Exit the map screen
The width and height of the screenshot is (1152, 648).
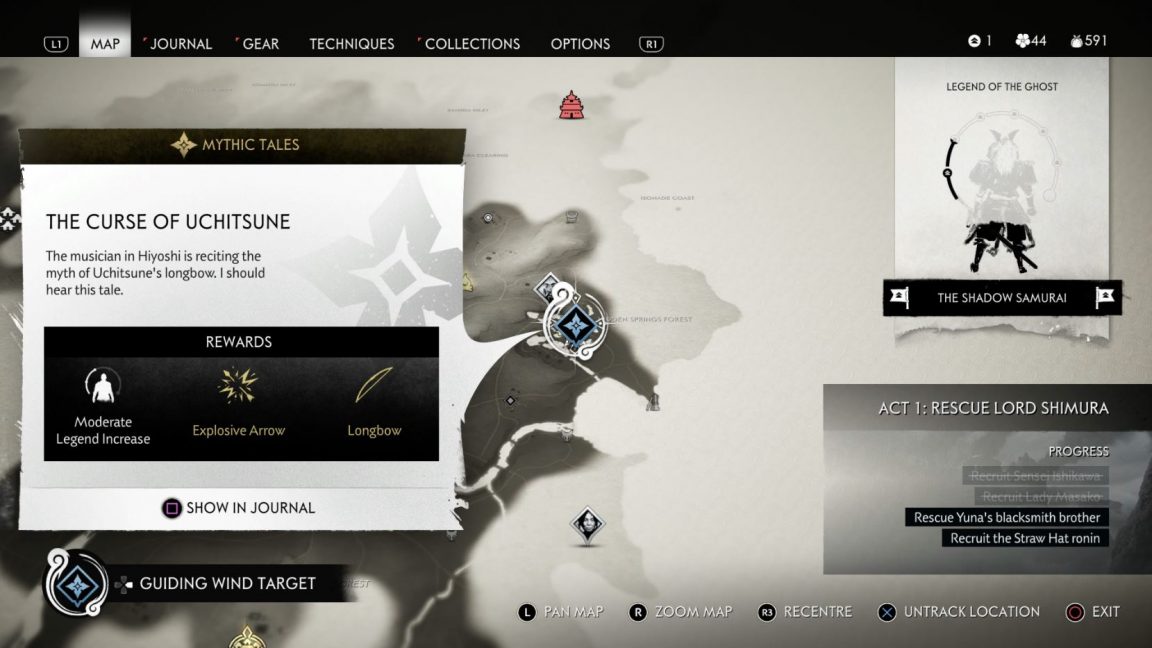coord(1093,612)
